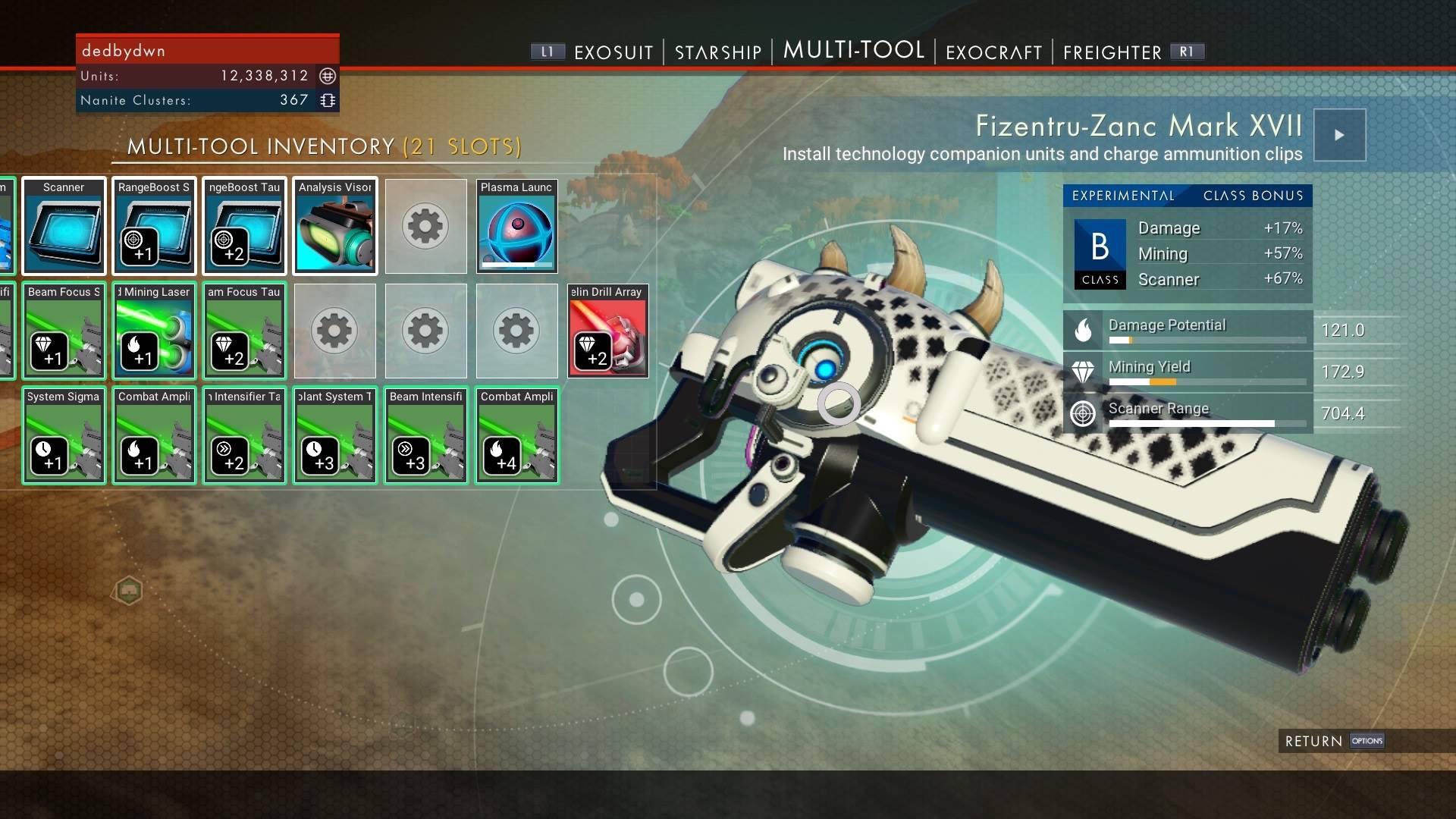The width and height of the screenshot is (1456, 819).
Task: Open the RangeBoost Tau +2 upgrade
Action: [x=244, y=226]
